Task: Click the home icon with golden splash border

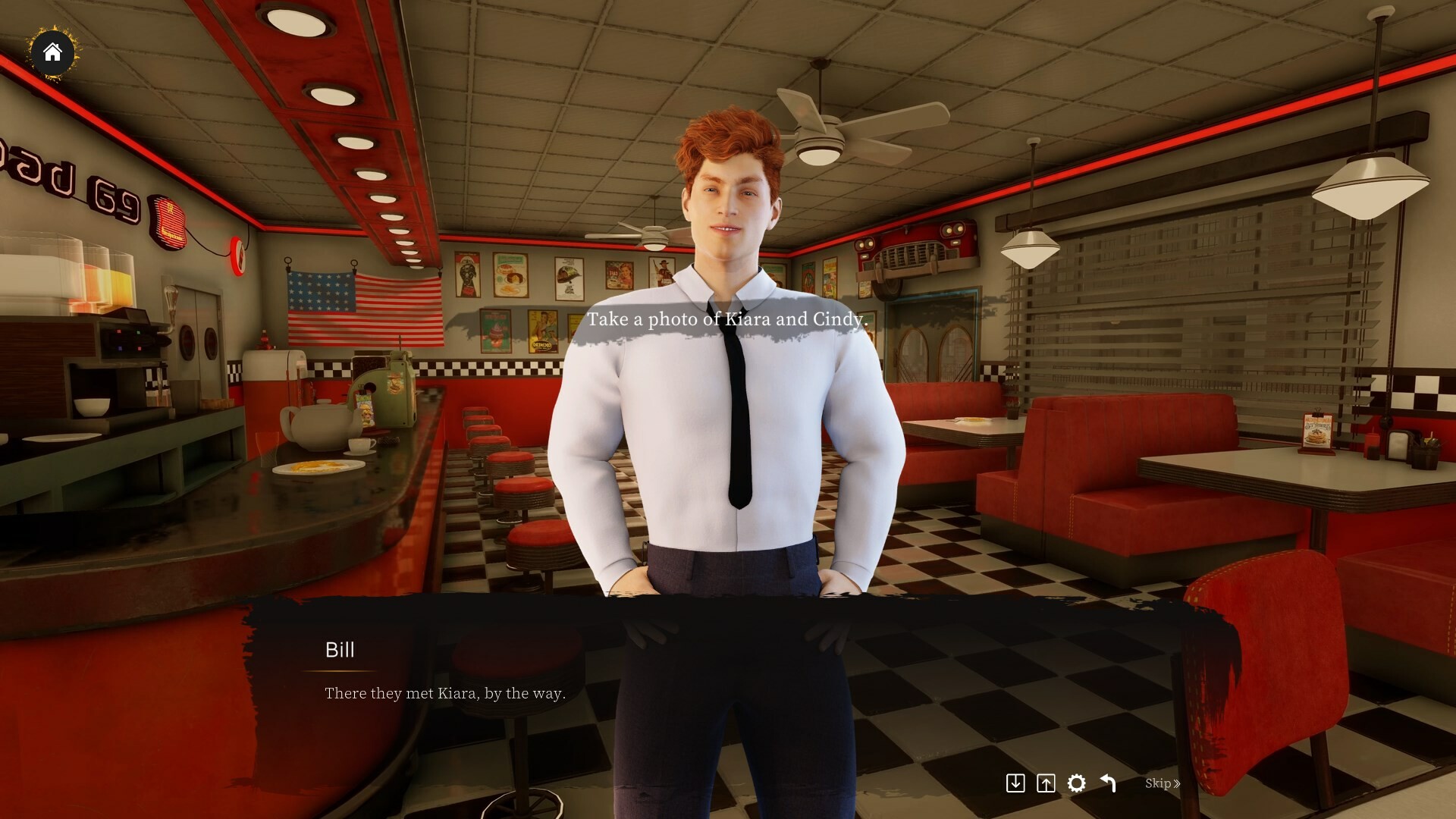Action: click(53, 53)
